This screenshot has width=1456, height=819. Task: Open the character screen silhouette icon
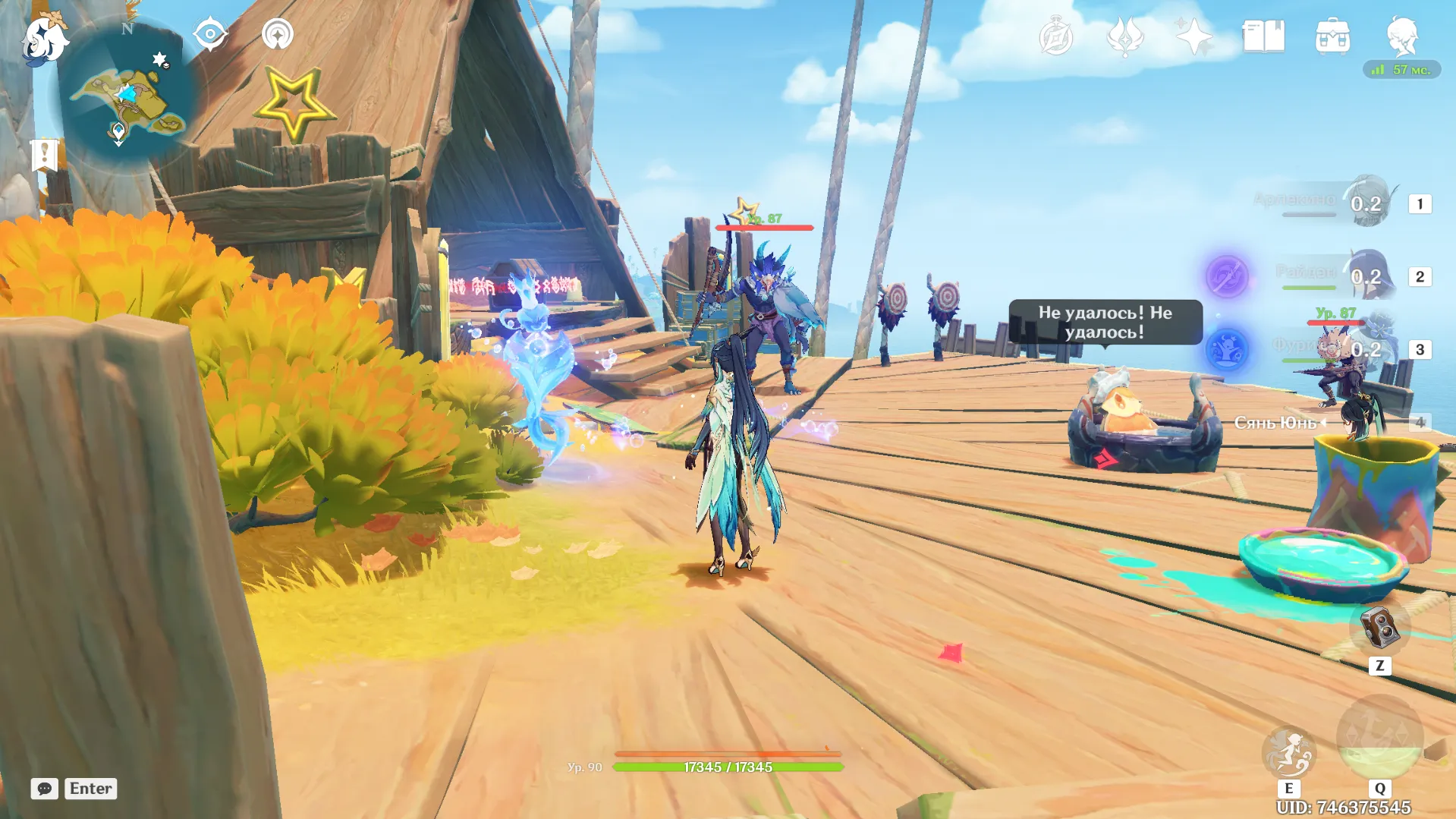pyautogui.click(x=1401, y=35)
